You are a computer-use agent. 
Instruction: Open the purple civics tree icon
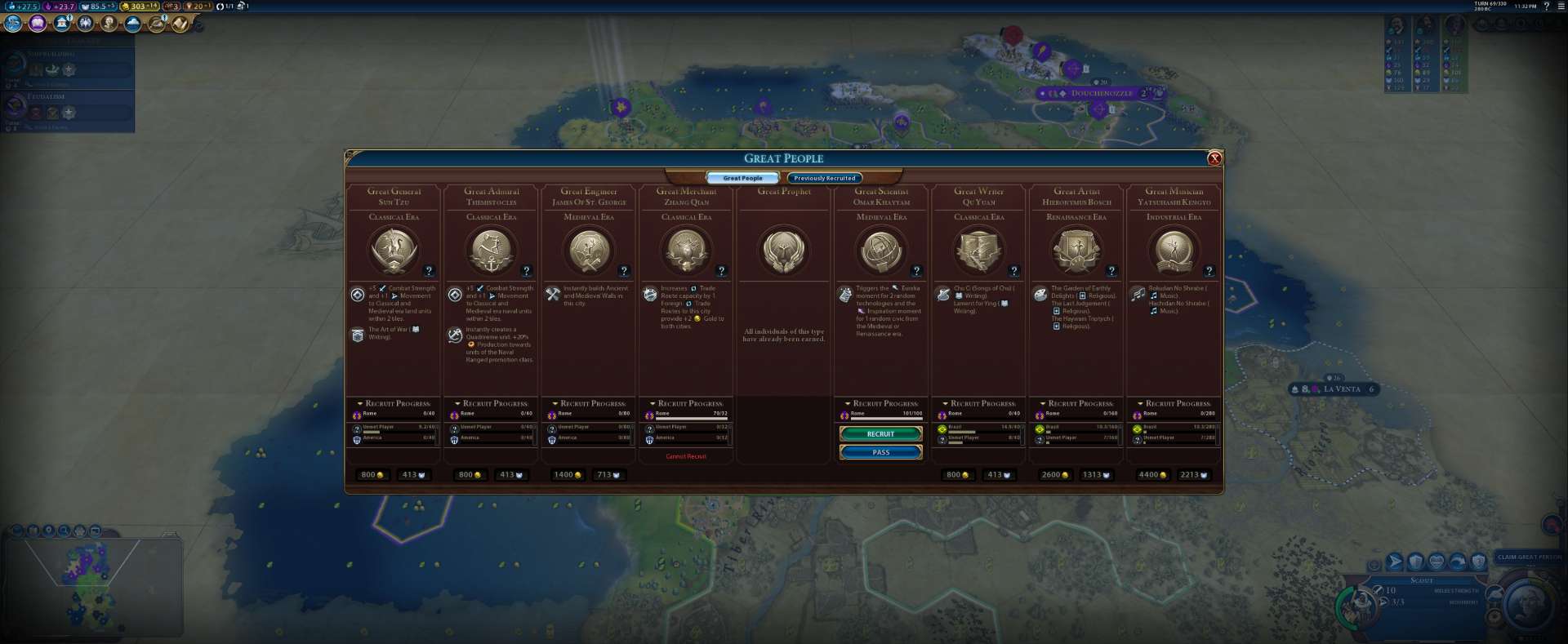(38, 24)
